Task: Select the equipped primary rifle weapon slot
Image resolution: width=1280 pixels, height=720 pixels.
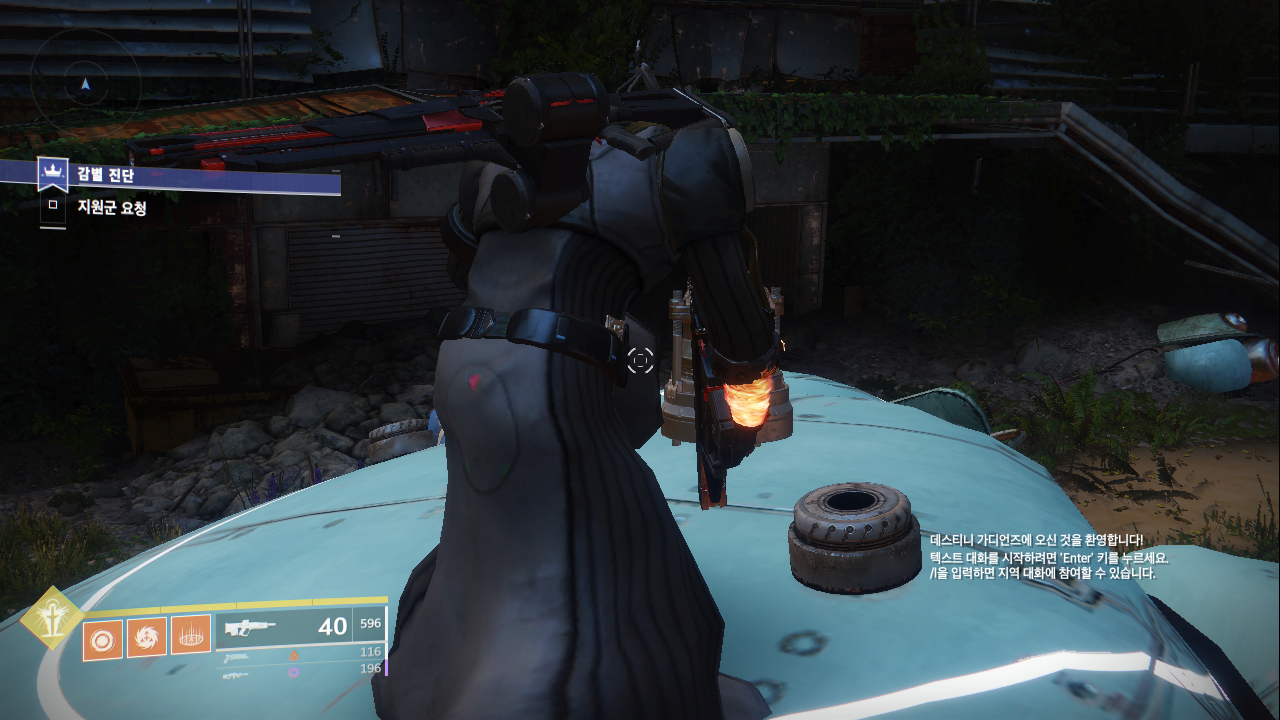Action: (x=284, y=627)
